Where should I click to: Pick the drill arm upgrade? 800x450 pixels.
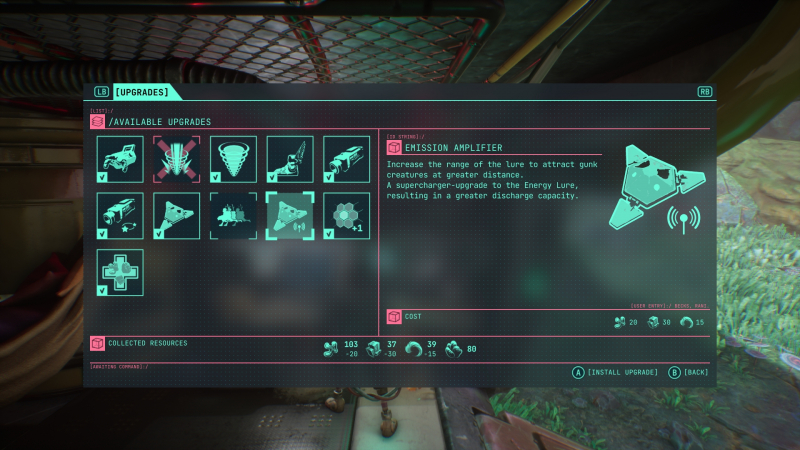(x=290, y=159)
